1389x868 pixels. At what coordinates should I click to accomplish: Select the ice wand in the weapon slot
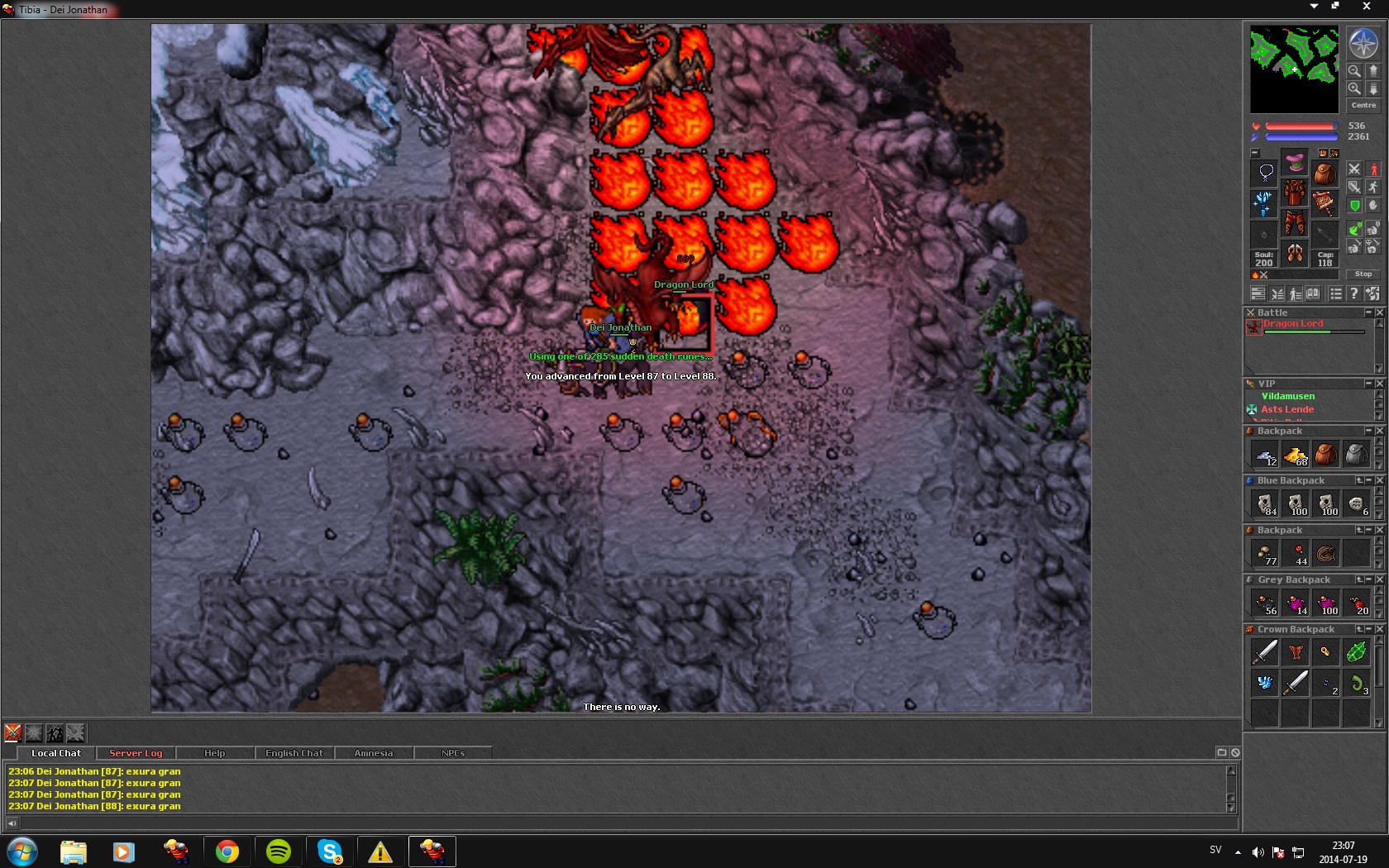tap(1263, 203)
